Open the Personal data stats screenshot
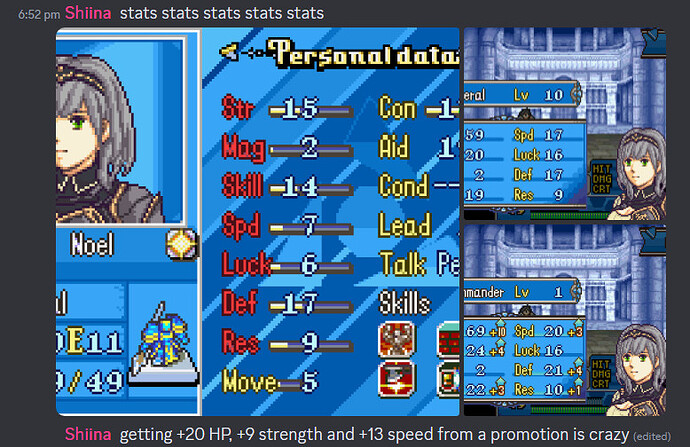Viewport: 690px width, 447px height. click(x=258, y=221)
